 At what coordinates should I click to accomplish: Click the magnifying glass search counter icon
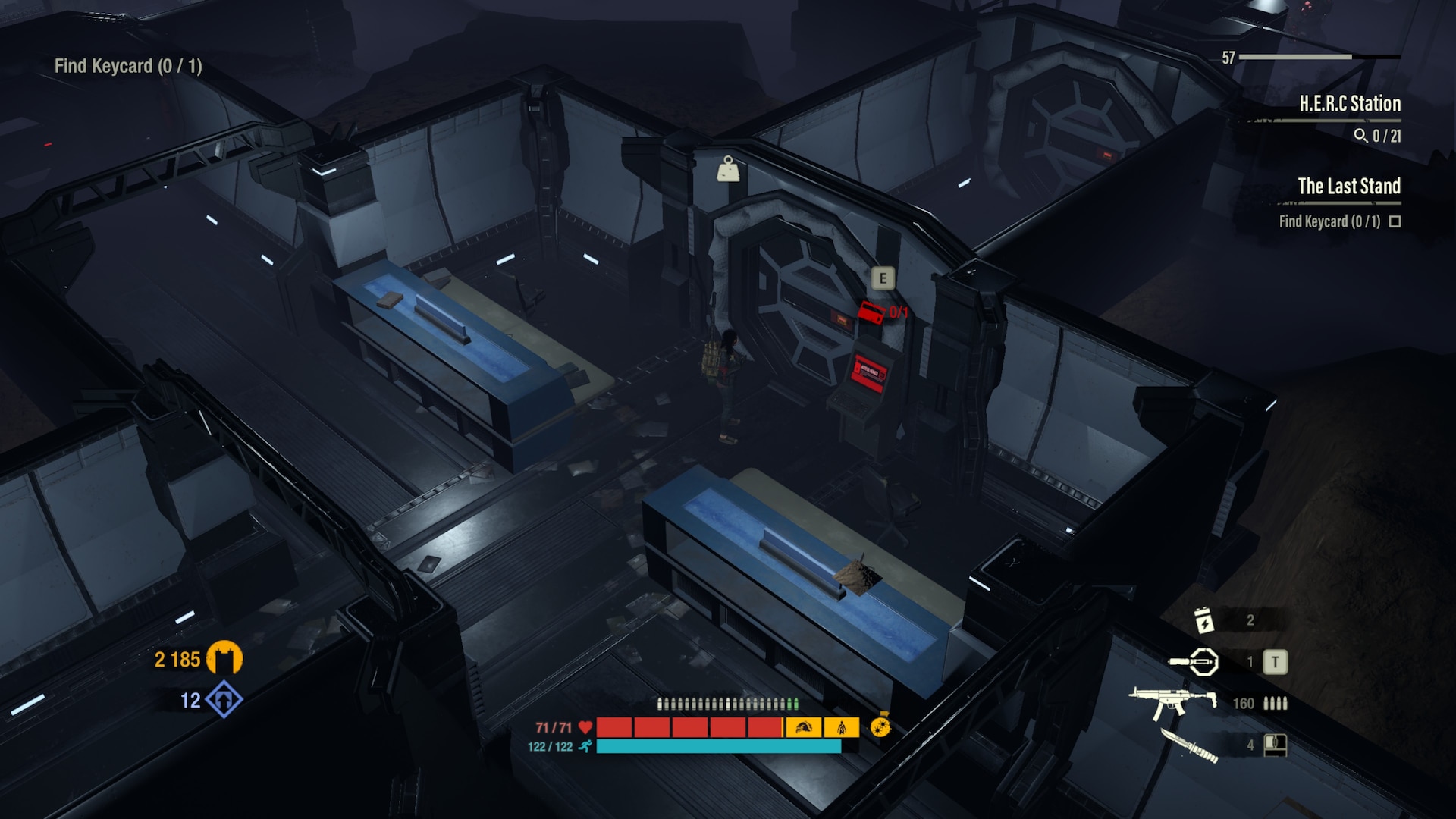(x=1360, y=136)
